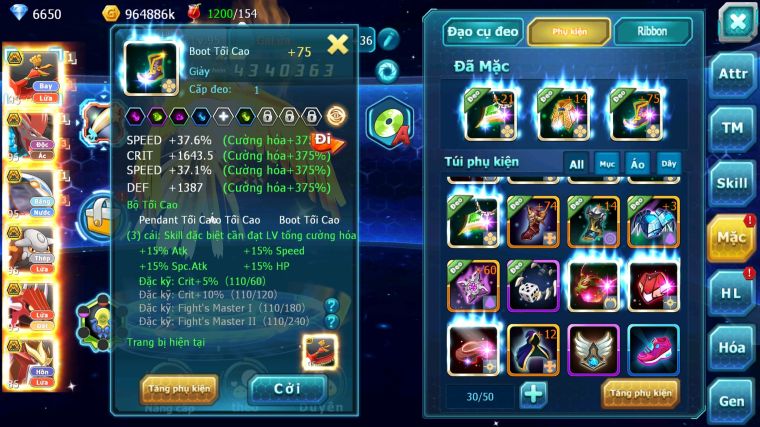Open the Gen side tab
The width and height of the screenshot is (760, 427).
pos(732,400)
